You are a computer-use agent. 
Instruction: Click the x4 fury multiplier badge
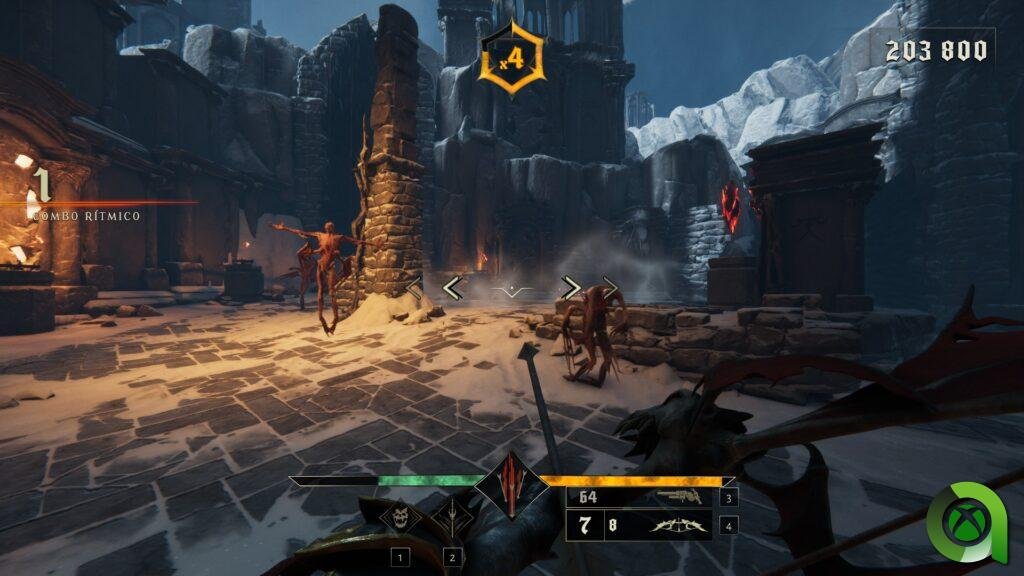point(511,59)
